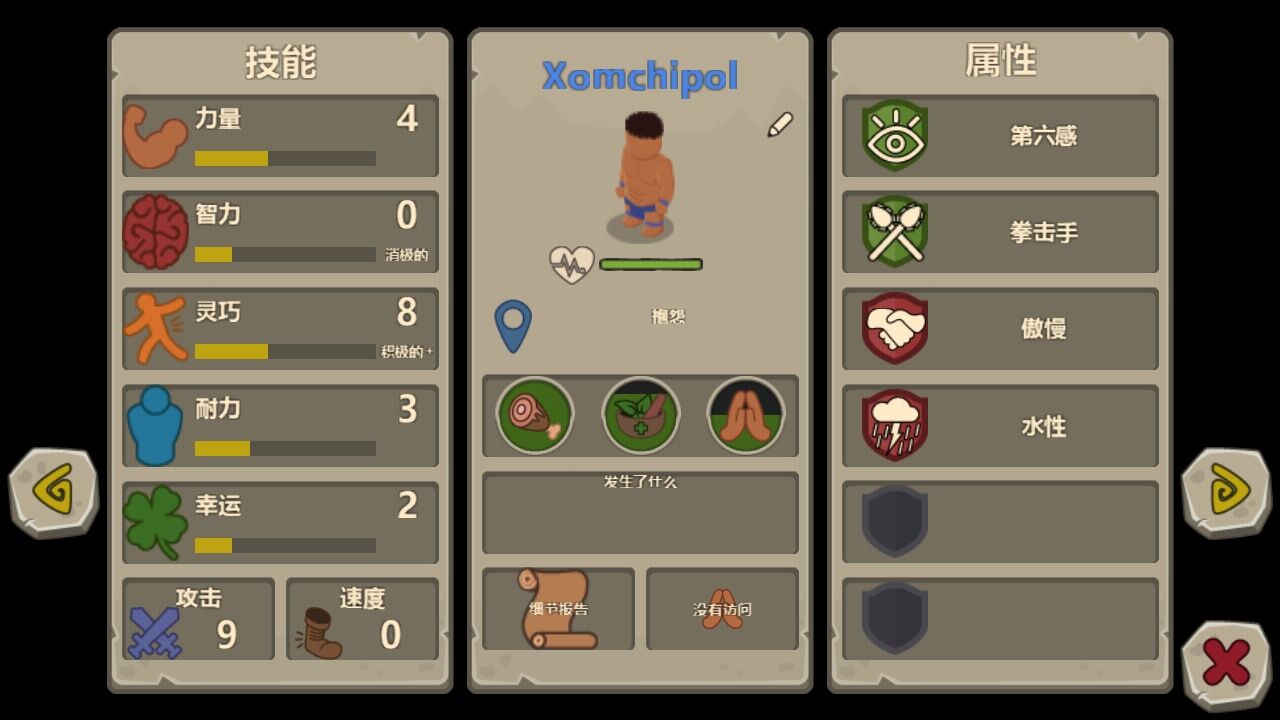Viewport: 1280px width, 720px height.
Task: Select the 拳击手 boxer trait icon
Action: point(893,233)
